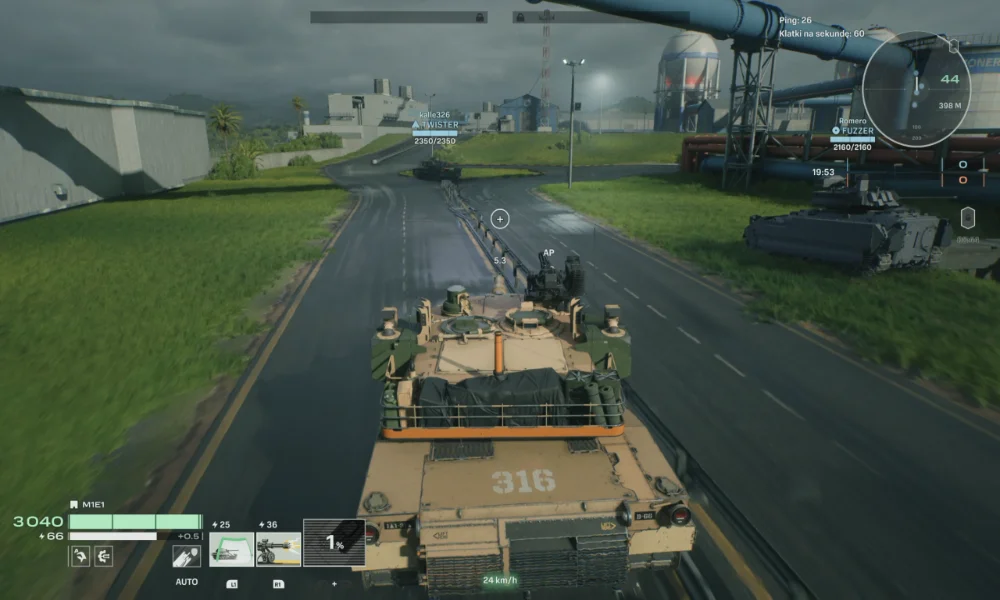Click the left locked objective bar padlock
This screenshot has height=600, width=1000.
click(480, 17)
